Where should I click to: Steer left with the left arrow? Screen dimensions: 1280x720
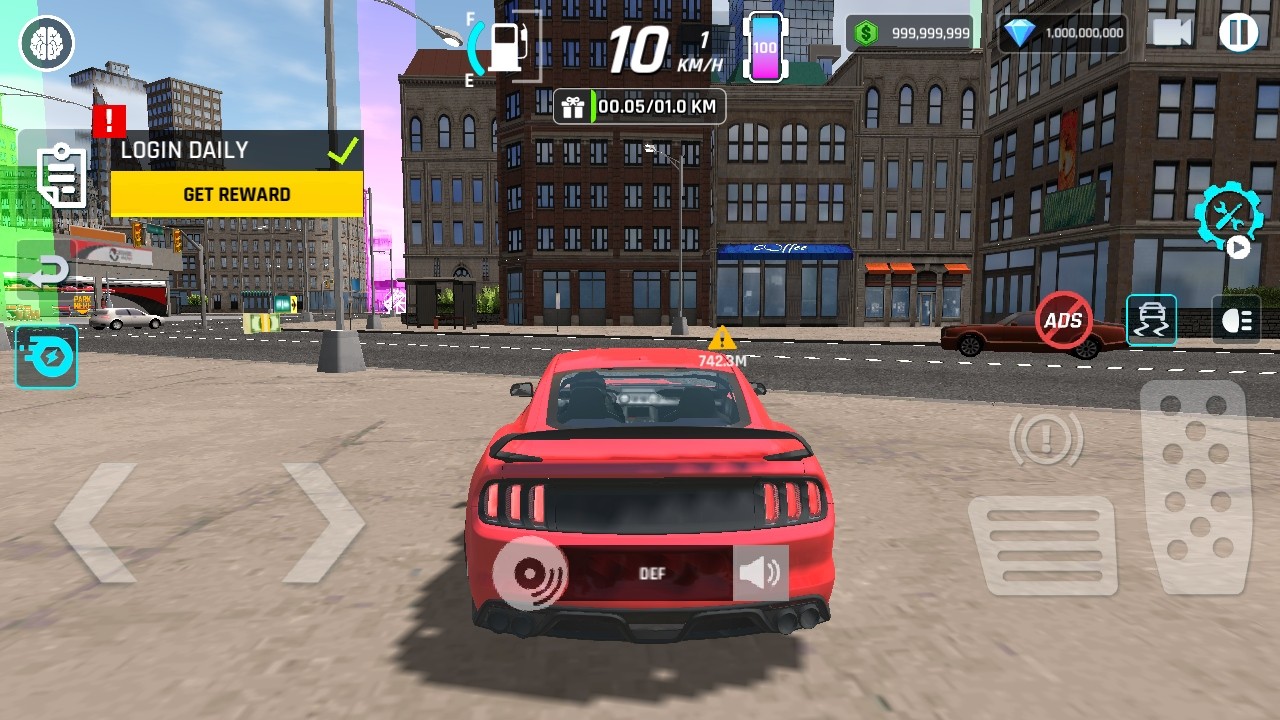point(96,522)
